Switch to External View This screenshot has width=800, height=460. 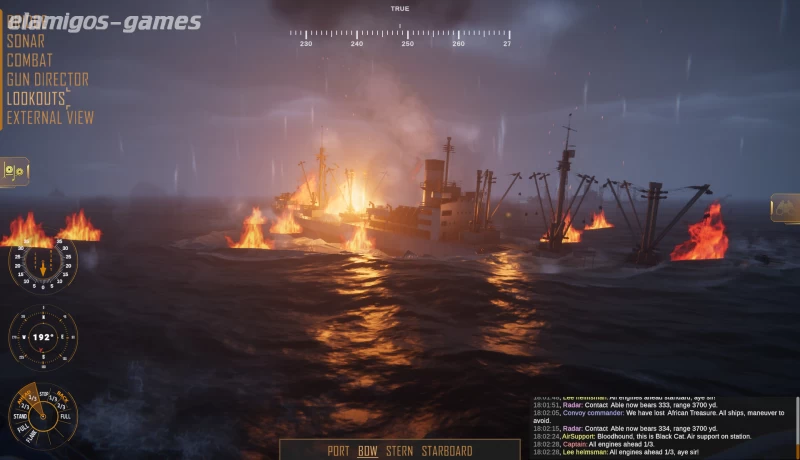[x=50, y=118]
